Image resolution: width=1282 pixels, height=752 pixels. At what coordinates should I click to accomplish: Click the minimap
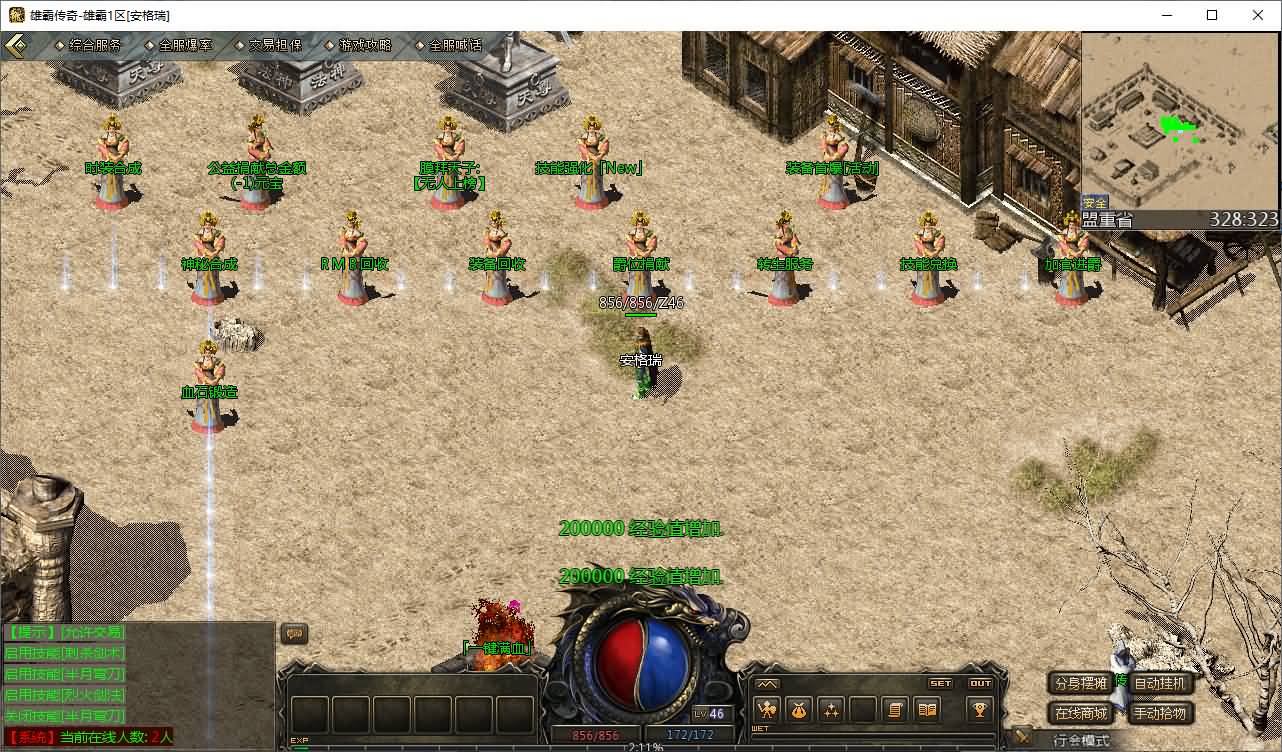[1180, 122]
